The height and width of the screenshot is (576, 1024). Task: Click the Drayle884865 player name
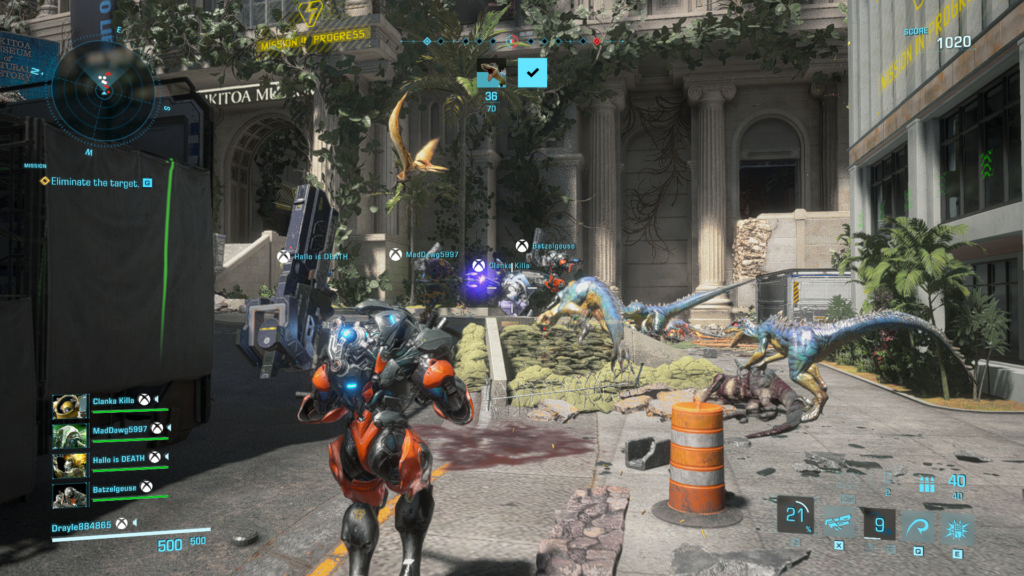pos(84,523)
